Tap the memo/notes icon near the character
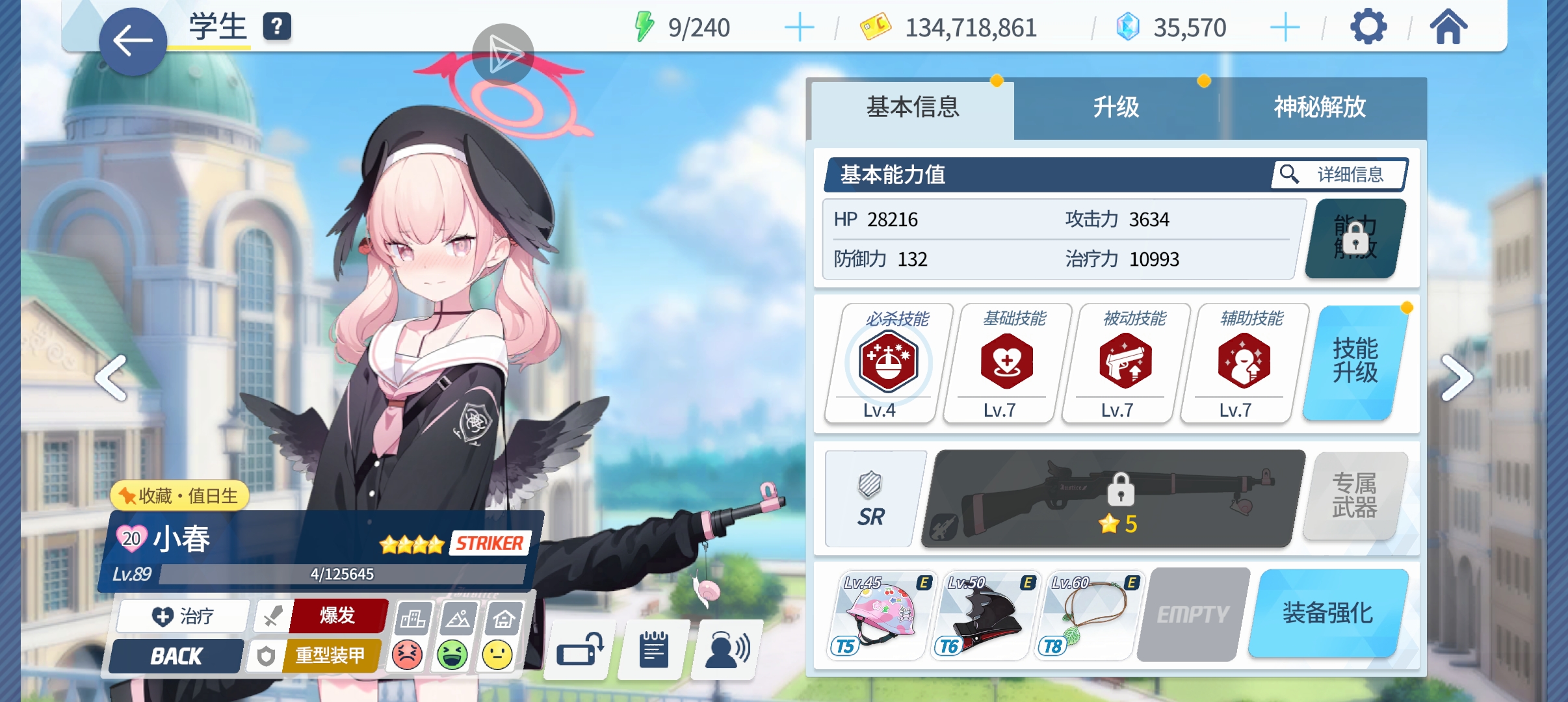The width and height of the screenshot is (1568, 702). tap(652, 648)
